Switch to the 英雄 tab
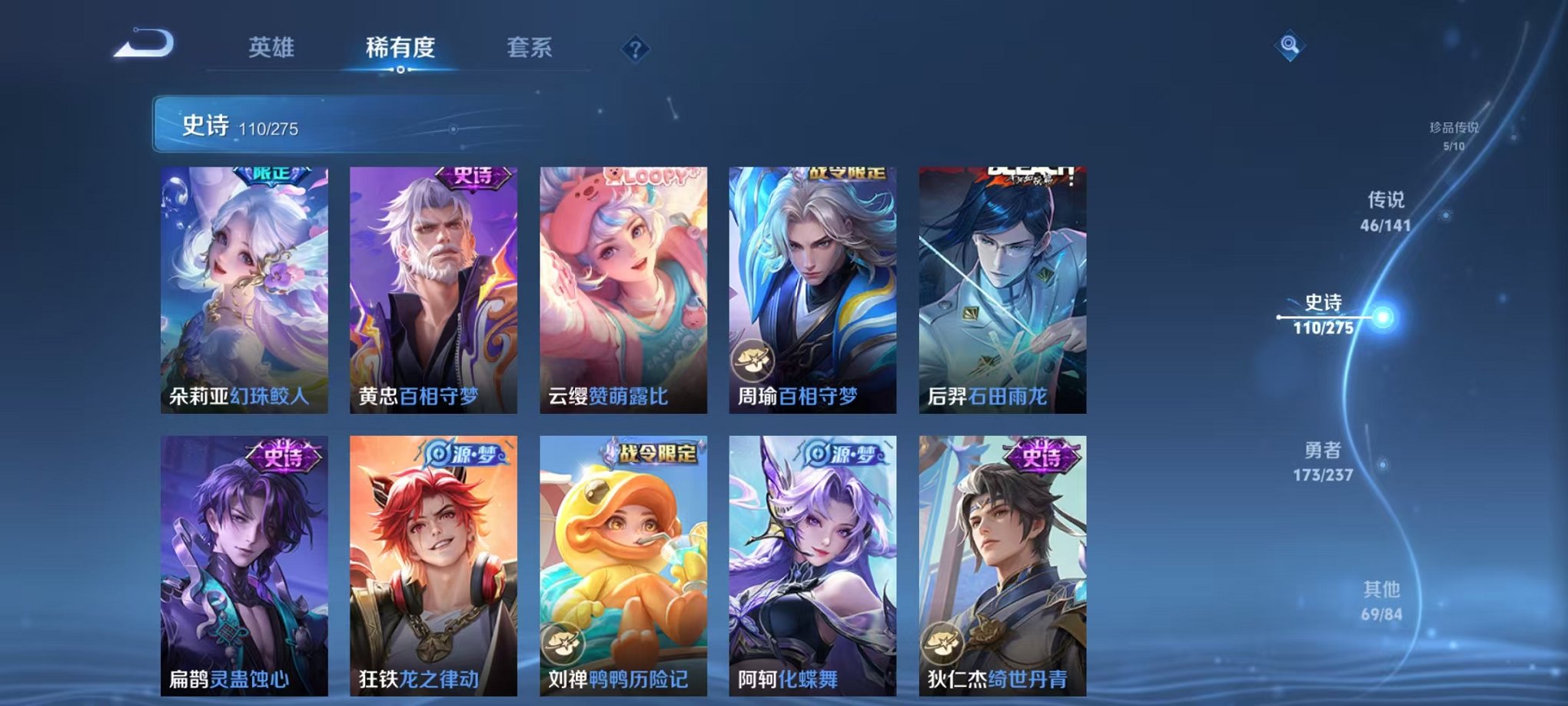Screen dimensions: 1568x706 click(271, 47)
